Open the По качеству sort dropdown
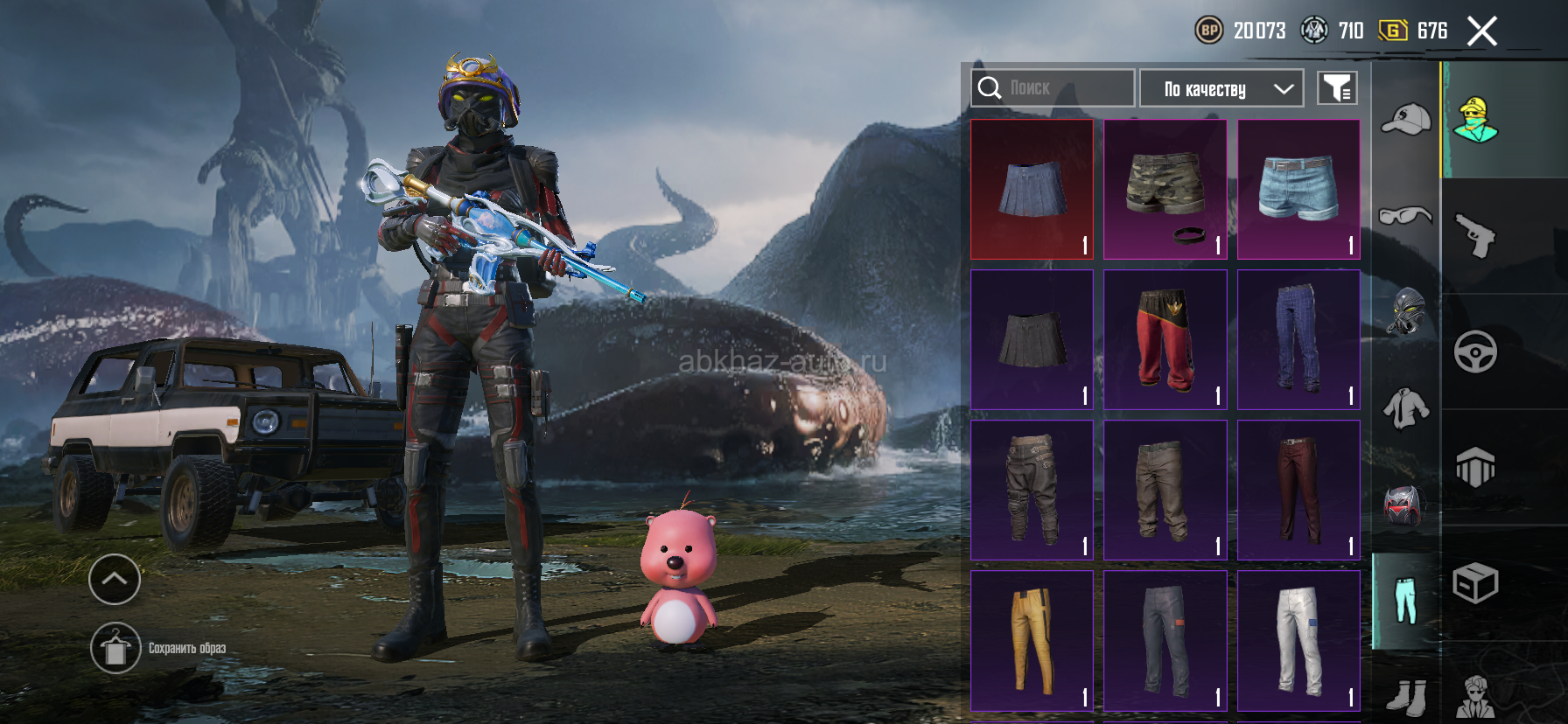The width and height of the screenshot is (1568, 724). tap(1221, 88)
